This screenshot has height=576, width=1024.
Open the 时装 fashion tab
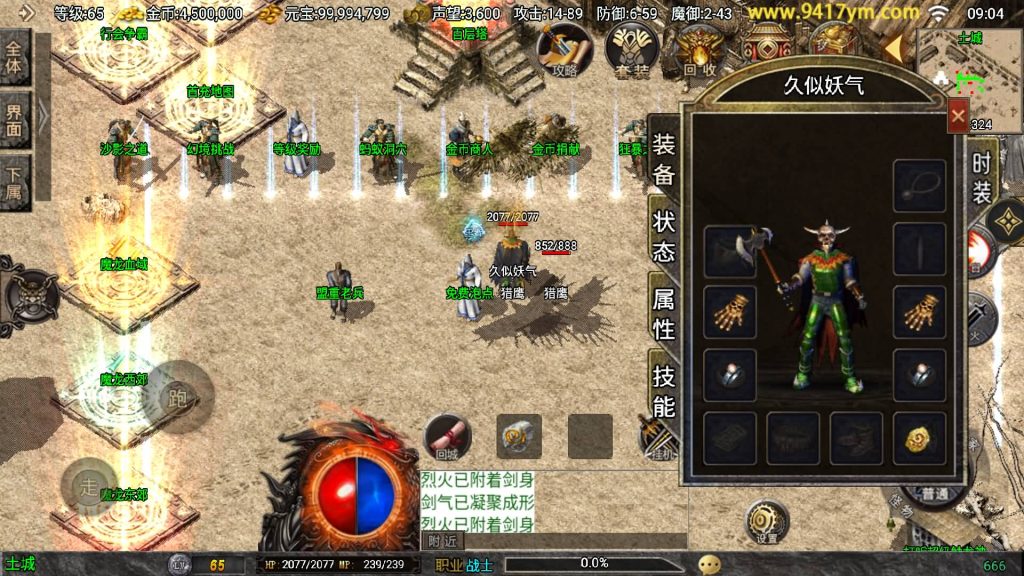981,177
